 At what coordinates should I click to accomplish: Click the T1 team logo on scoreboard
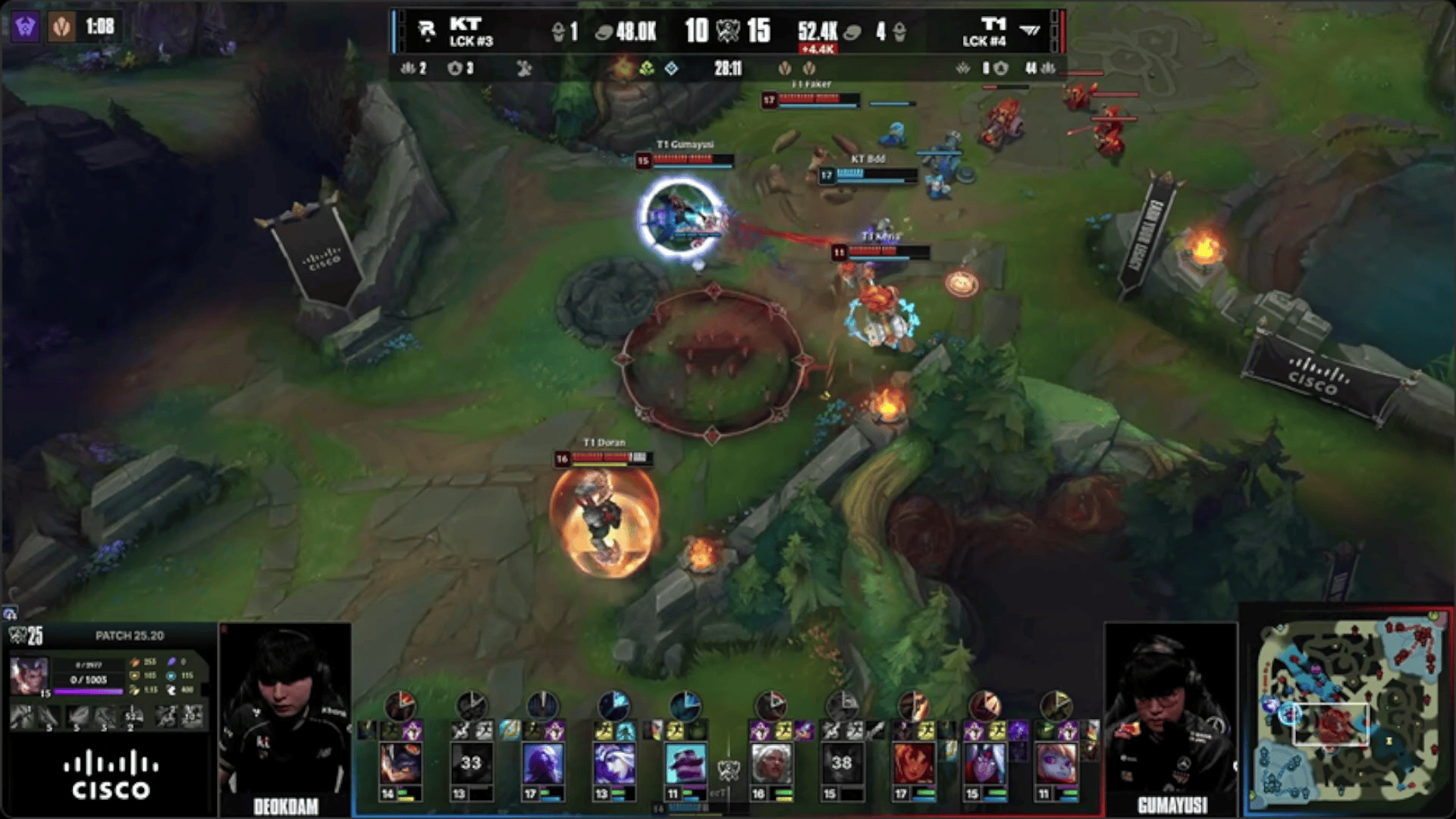1030,30
